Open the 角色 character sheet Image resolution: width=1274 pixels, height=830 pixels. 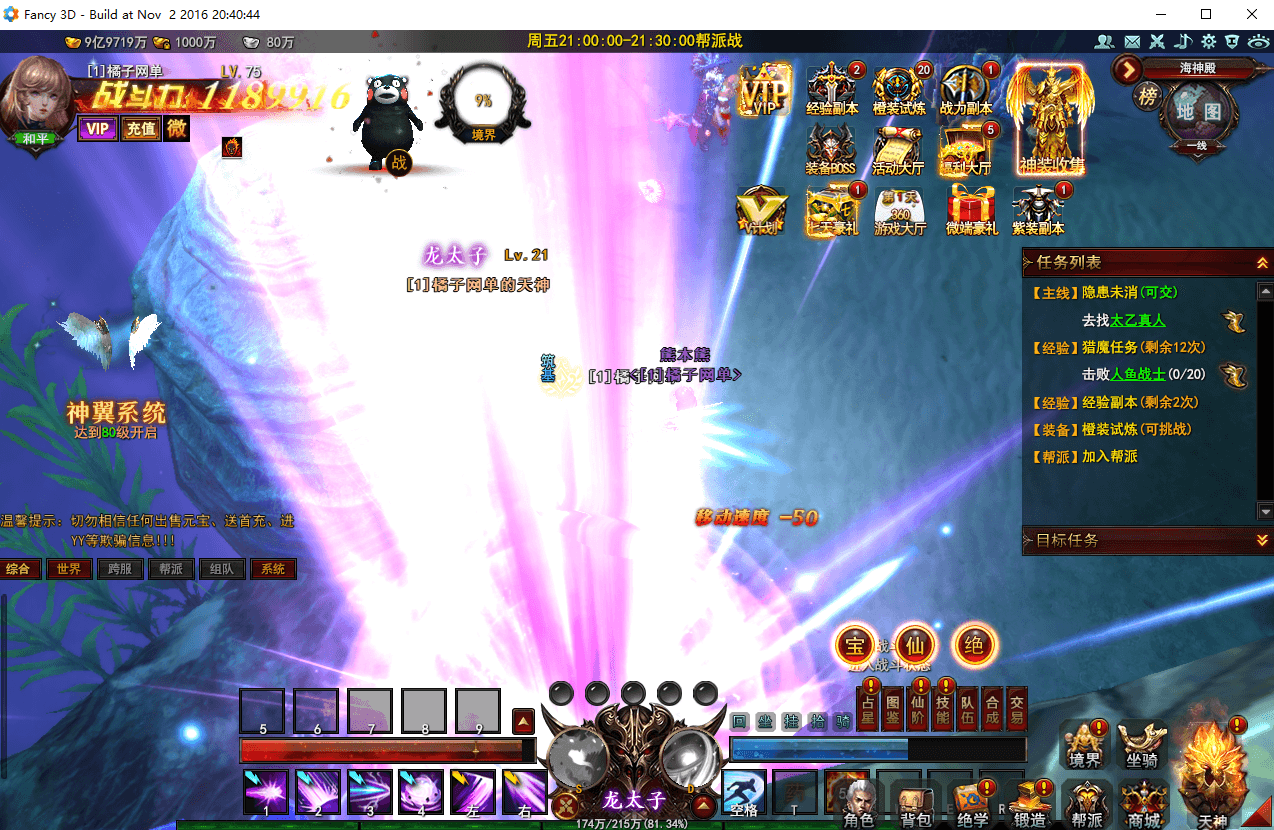858,806
